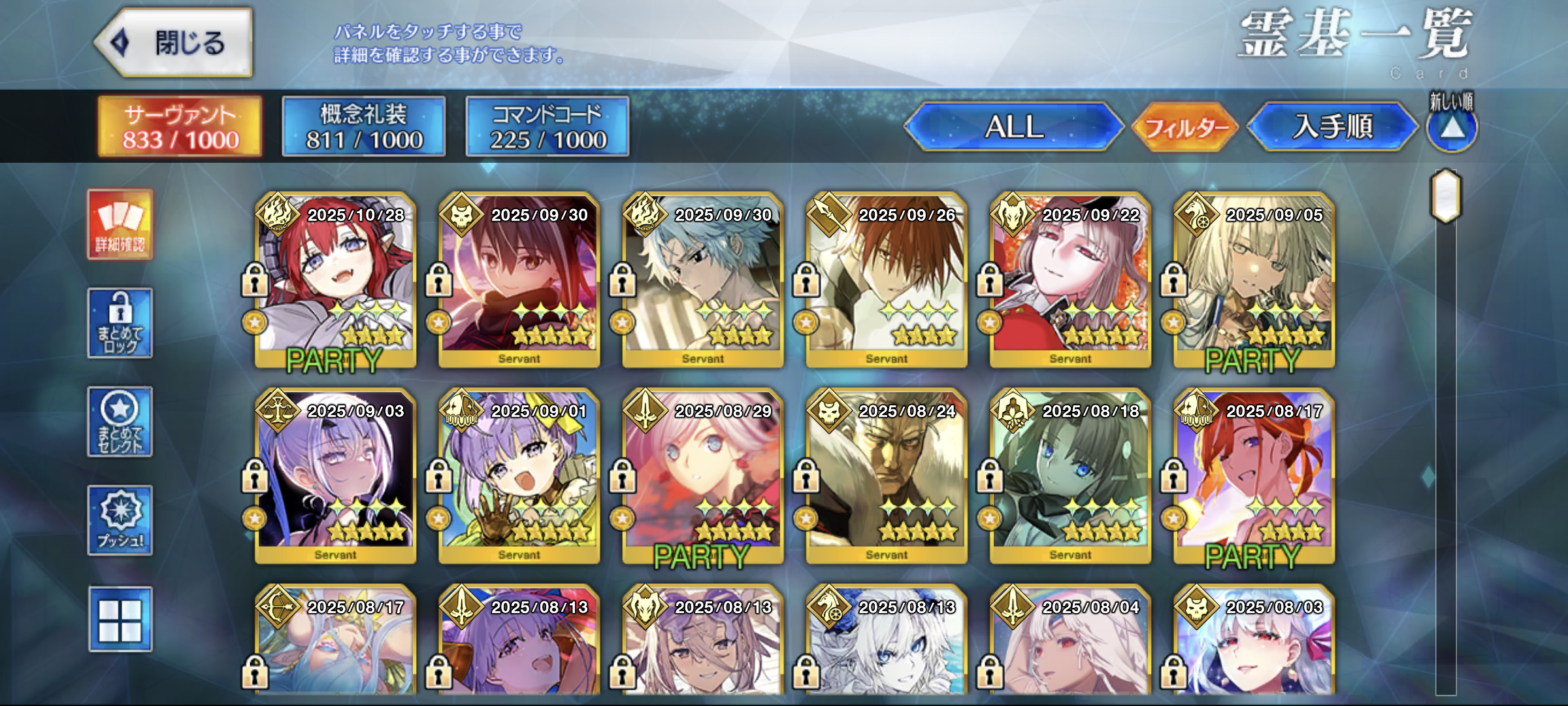Click the list scrollbar handle

click(x=1446, y=195)
